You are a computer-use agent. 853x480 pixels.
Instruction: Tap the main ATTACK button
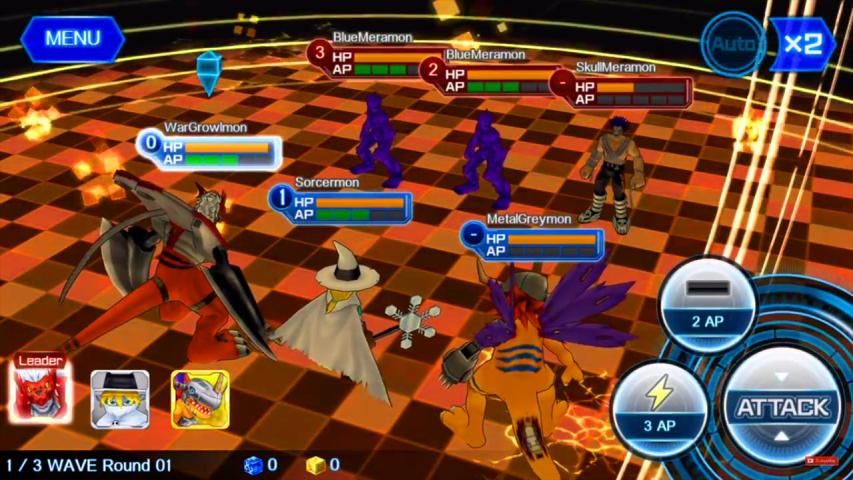782,406
